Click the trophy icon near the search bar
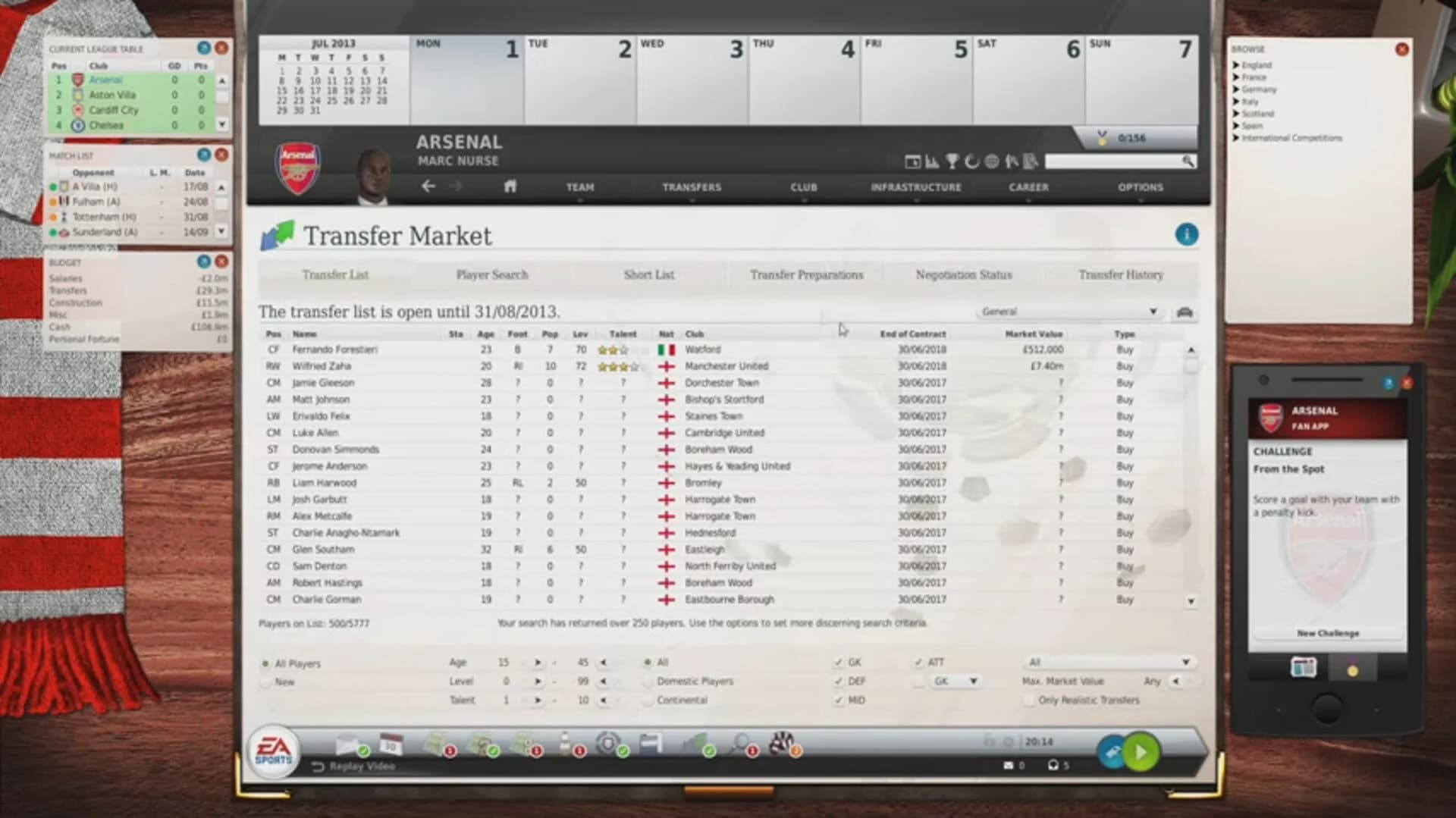The width and height of the screenshot is (1456, 818). pyautogui.click(x=952, y=161)
